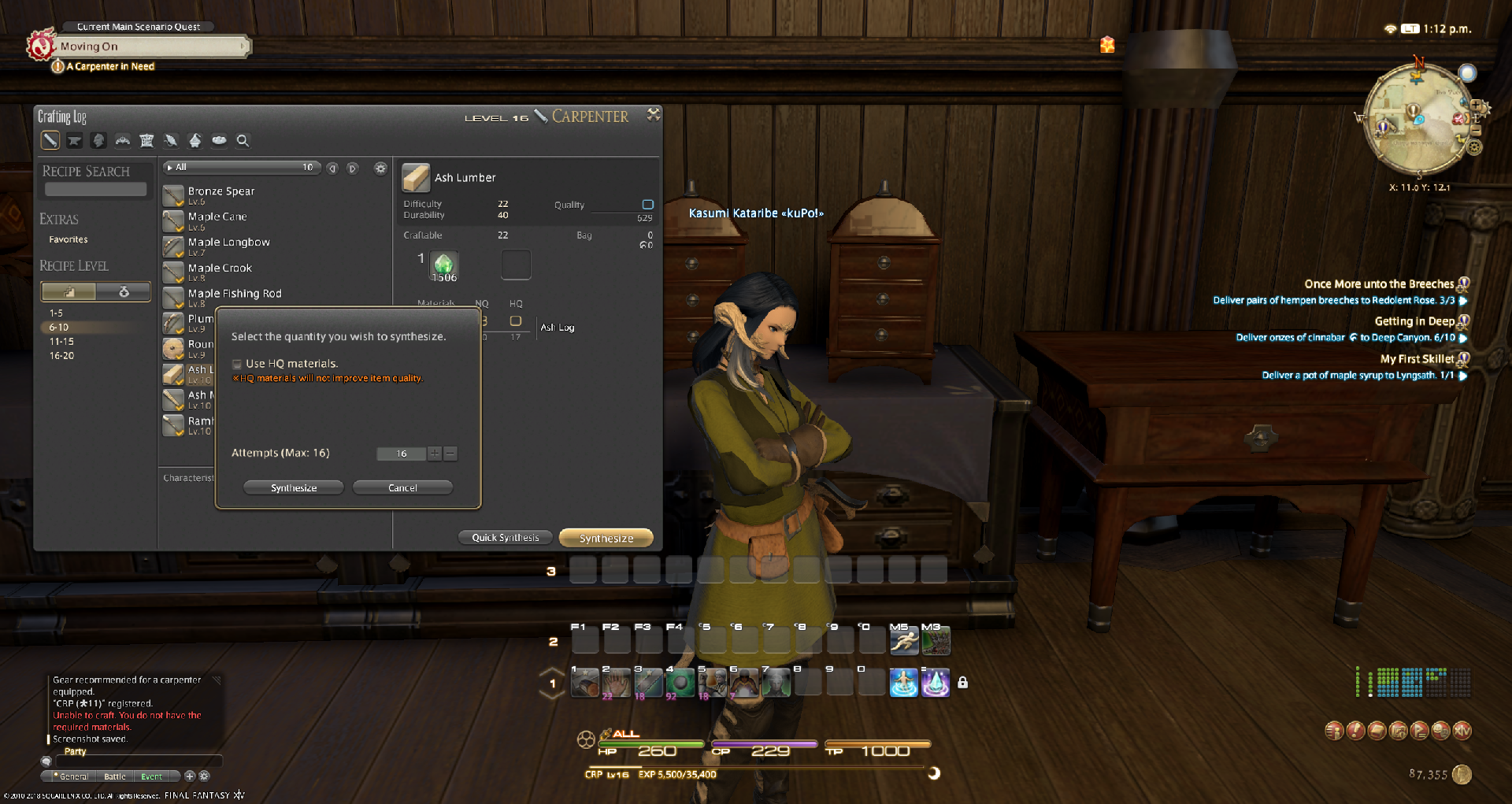Image resolution: width=1512 pixels, height=804 pixels.
Task: Show recipe level range 1-5
Action: (56, 313)
